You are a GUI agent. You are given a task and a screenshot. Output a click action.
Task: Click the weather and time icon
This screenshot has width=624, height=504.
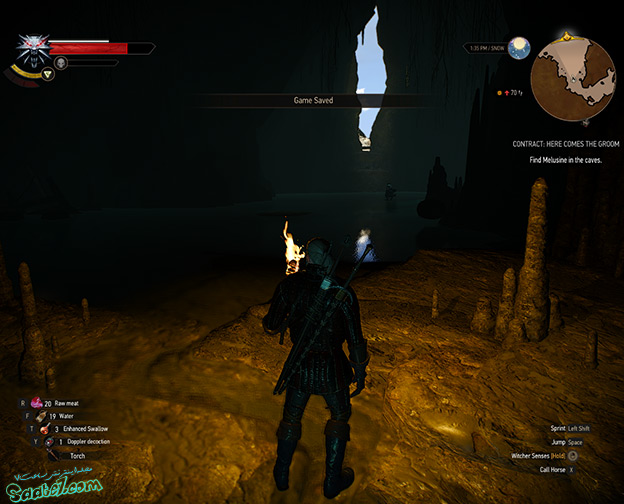(518, 47)
